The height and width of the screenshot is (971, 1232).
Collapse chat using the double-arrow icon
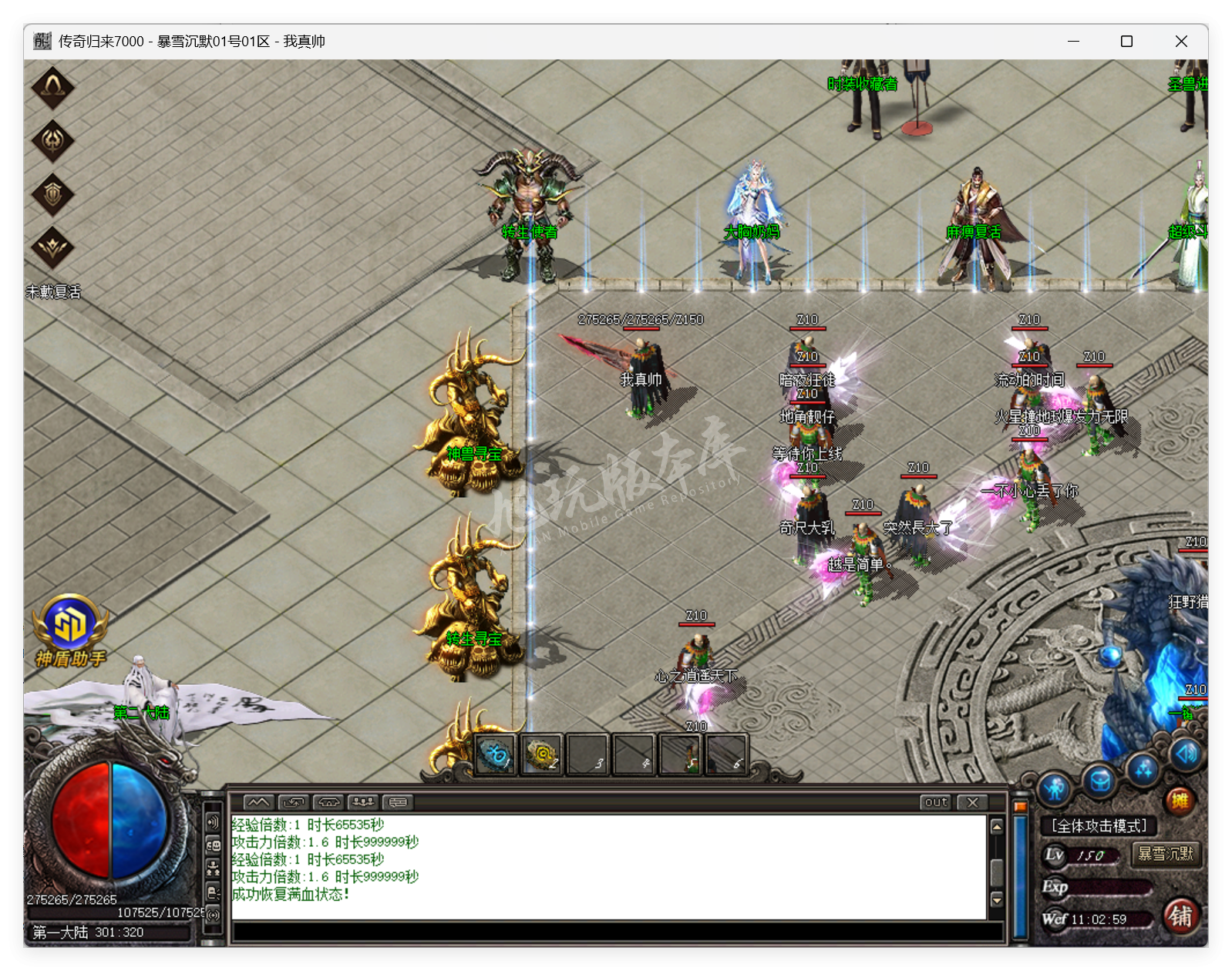[x=257, y=802]
